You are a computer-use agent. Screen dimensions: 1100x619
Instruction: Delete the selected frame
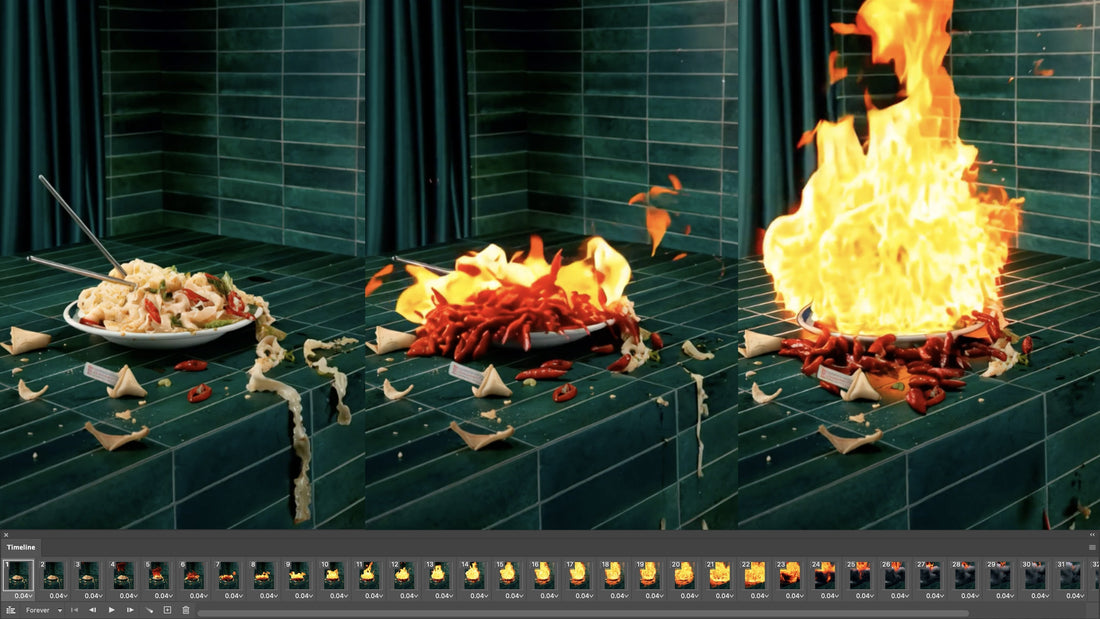(185, 610)
